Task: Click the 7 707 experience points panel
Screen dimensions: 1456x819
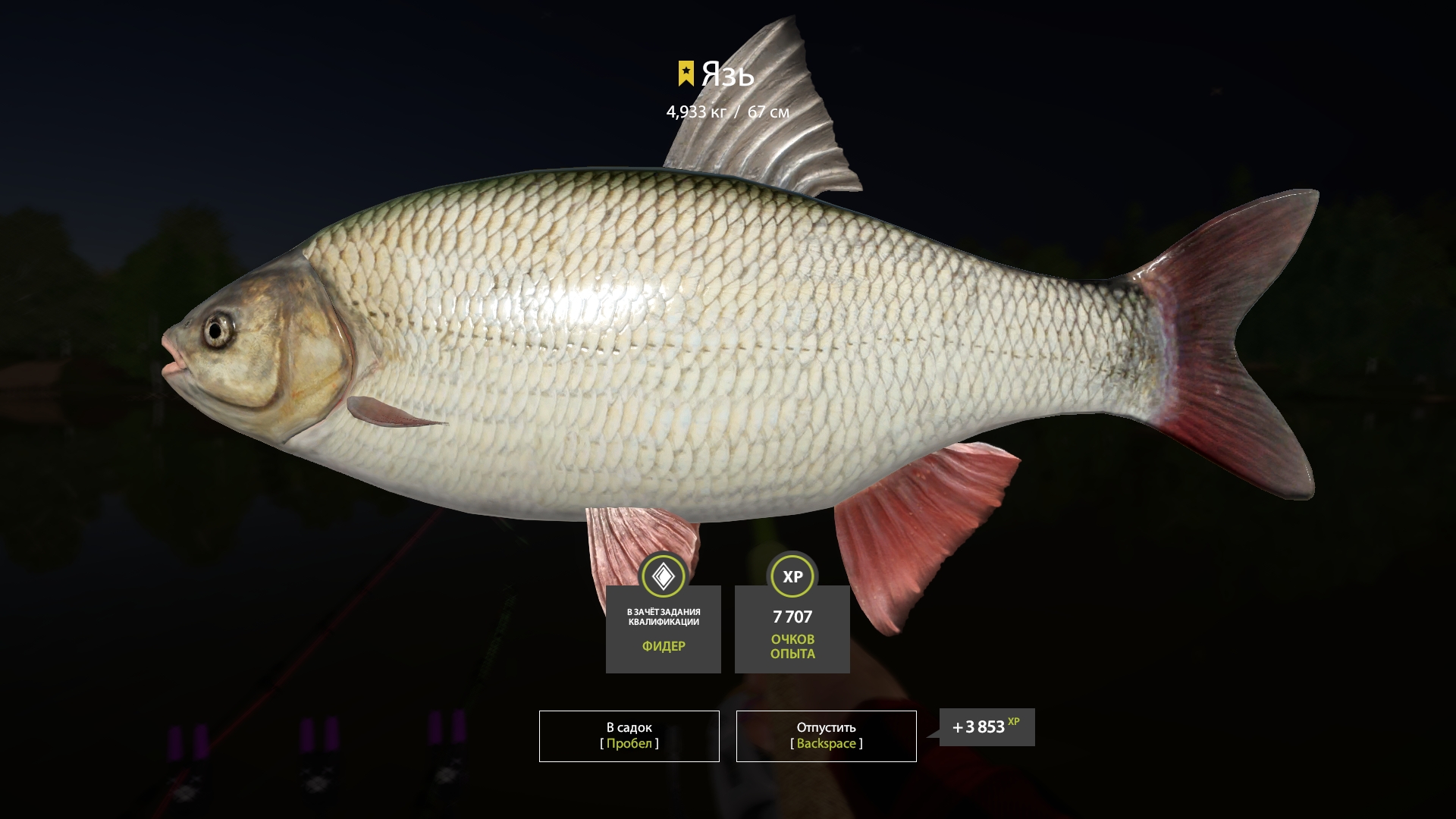Action: coord(792,629)
